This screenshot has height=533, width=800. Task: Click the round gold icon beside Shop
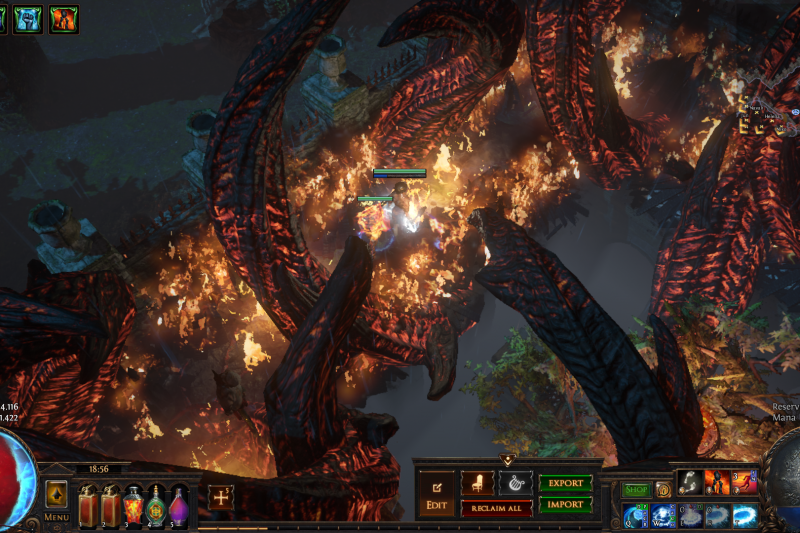662,490
